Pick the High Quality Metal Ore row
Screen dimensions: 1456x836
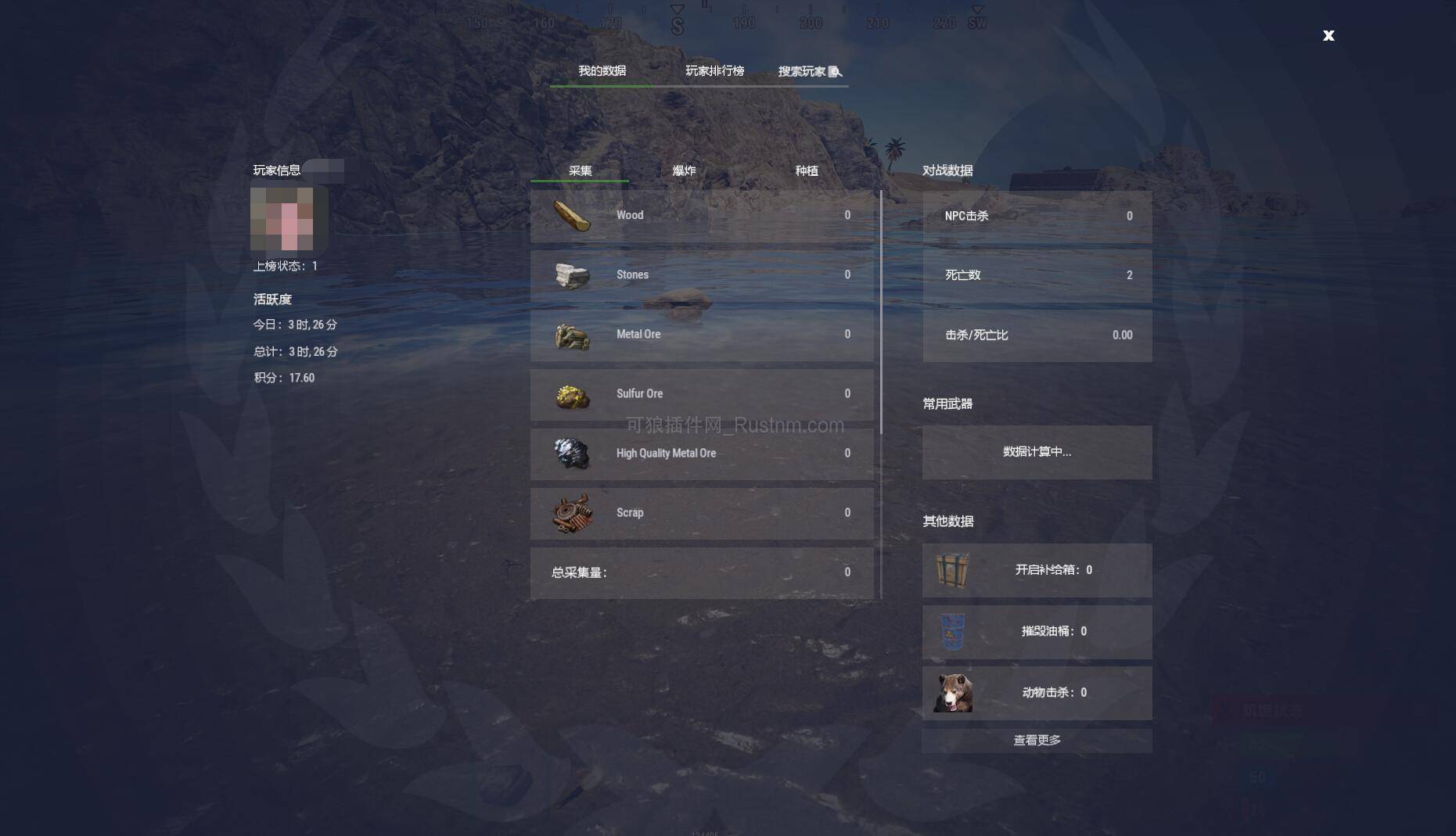point(702,454)
